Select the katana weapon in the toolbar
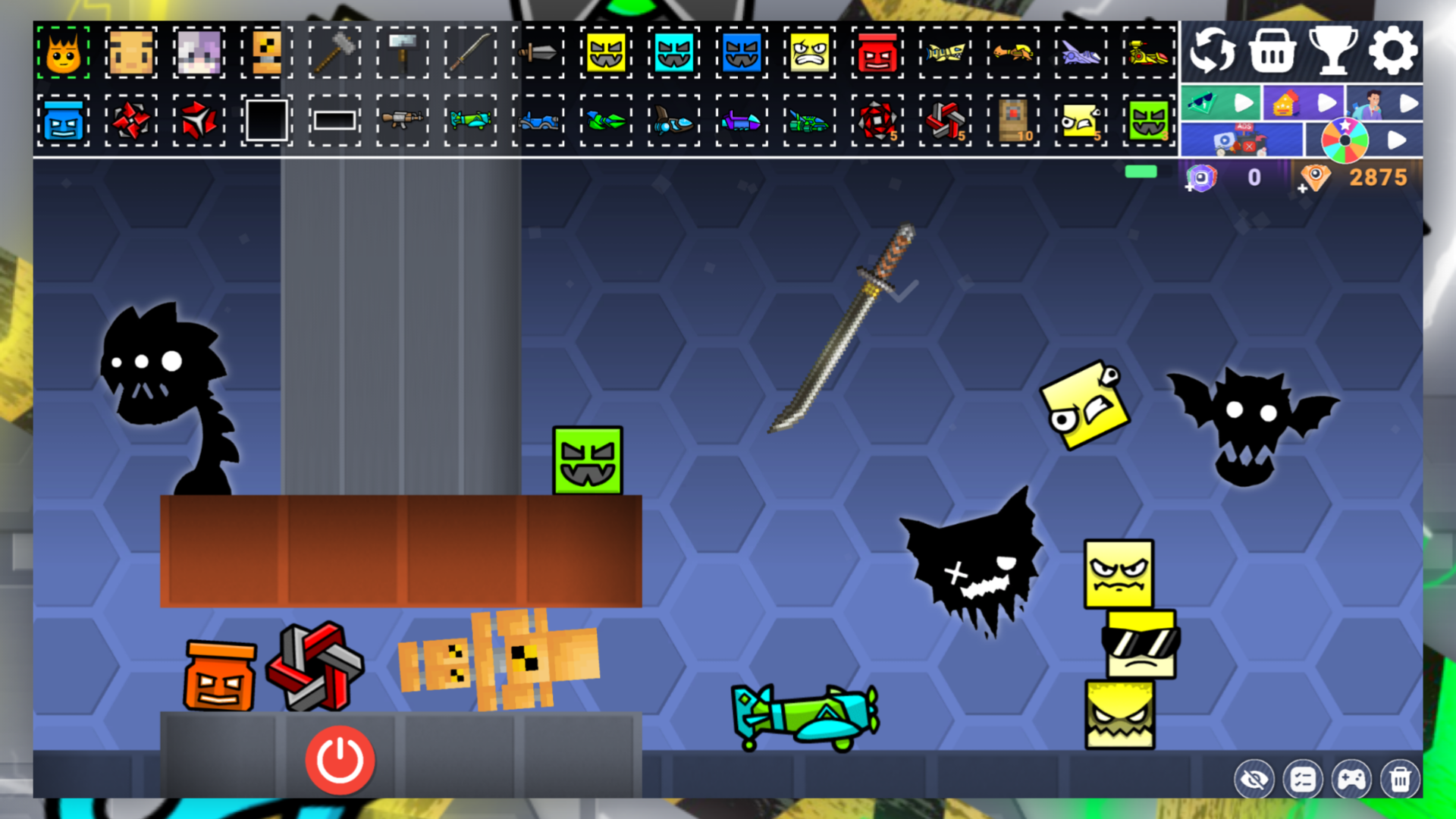 click(470, 52)
